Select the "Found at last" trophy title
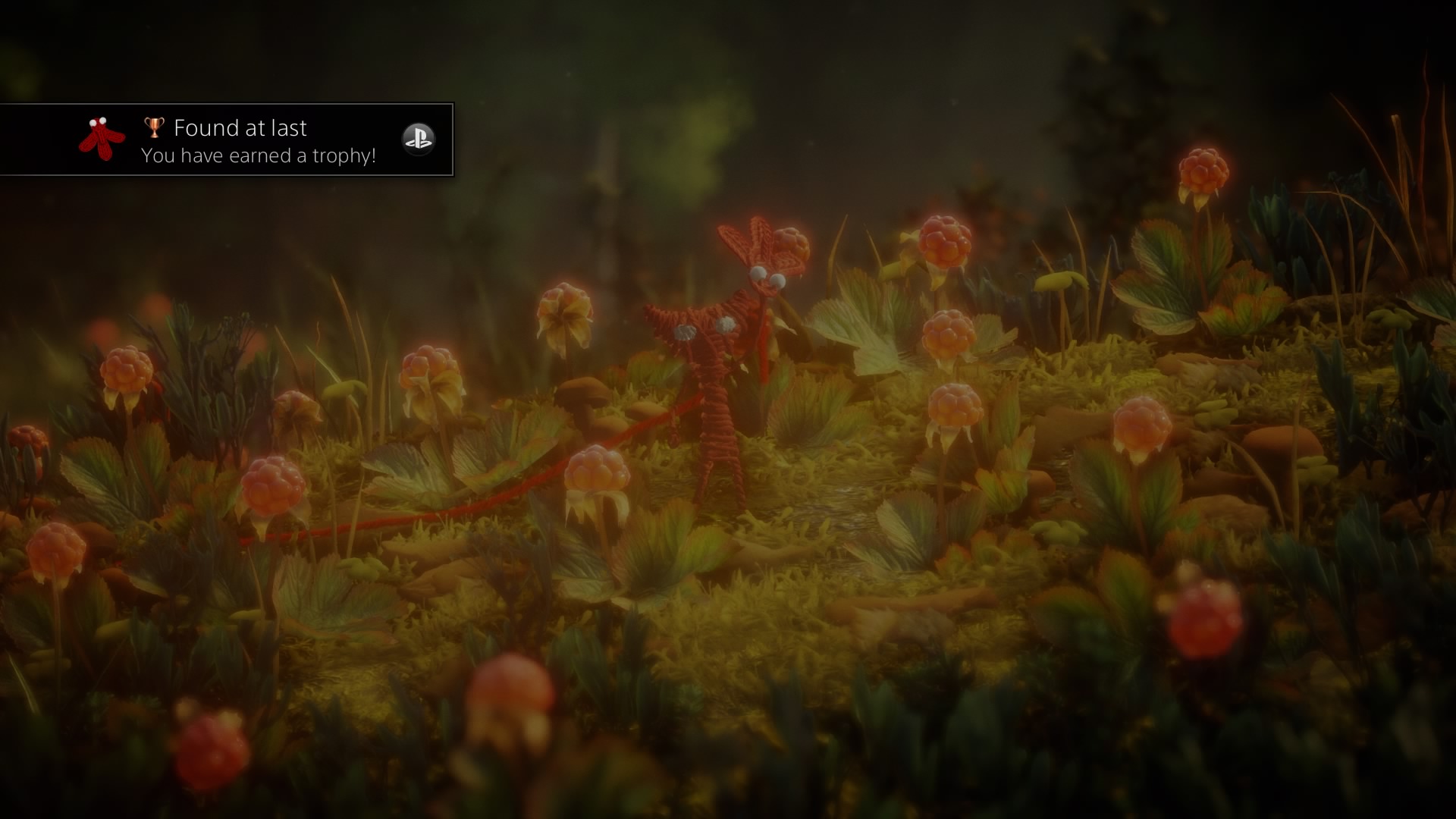Screen dimensions: 1456x819 (x=240, y=127)
